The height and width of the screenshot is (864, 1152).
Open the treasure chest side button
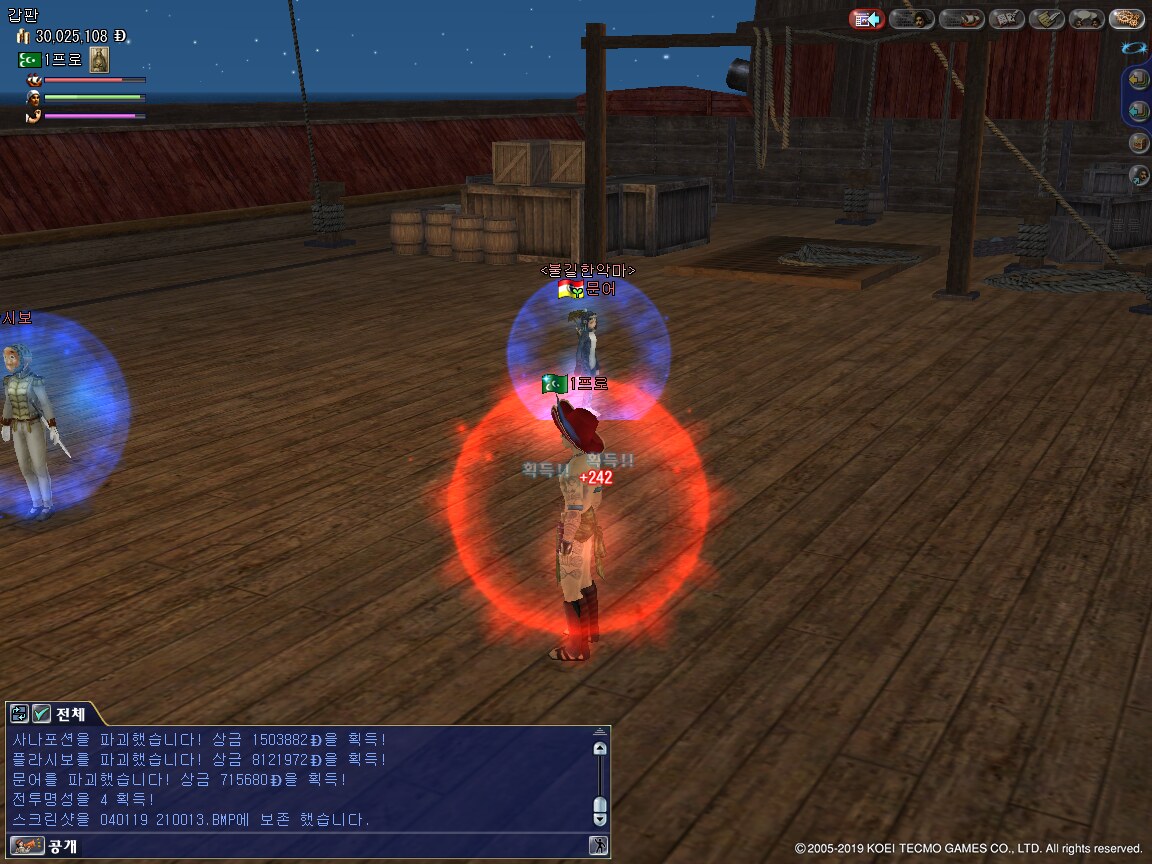click(x=1138, y=142)
